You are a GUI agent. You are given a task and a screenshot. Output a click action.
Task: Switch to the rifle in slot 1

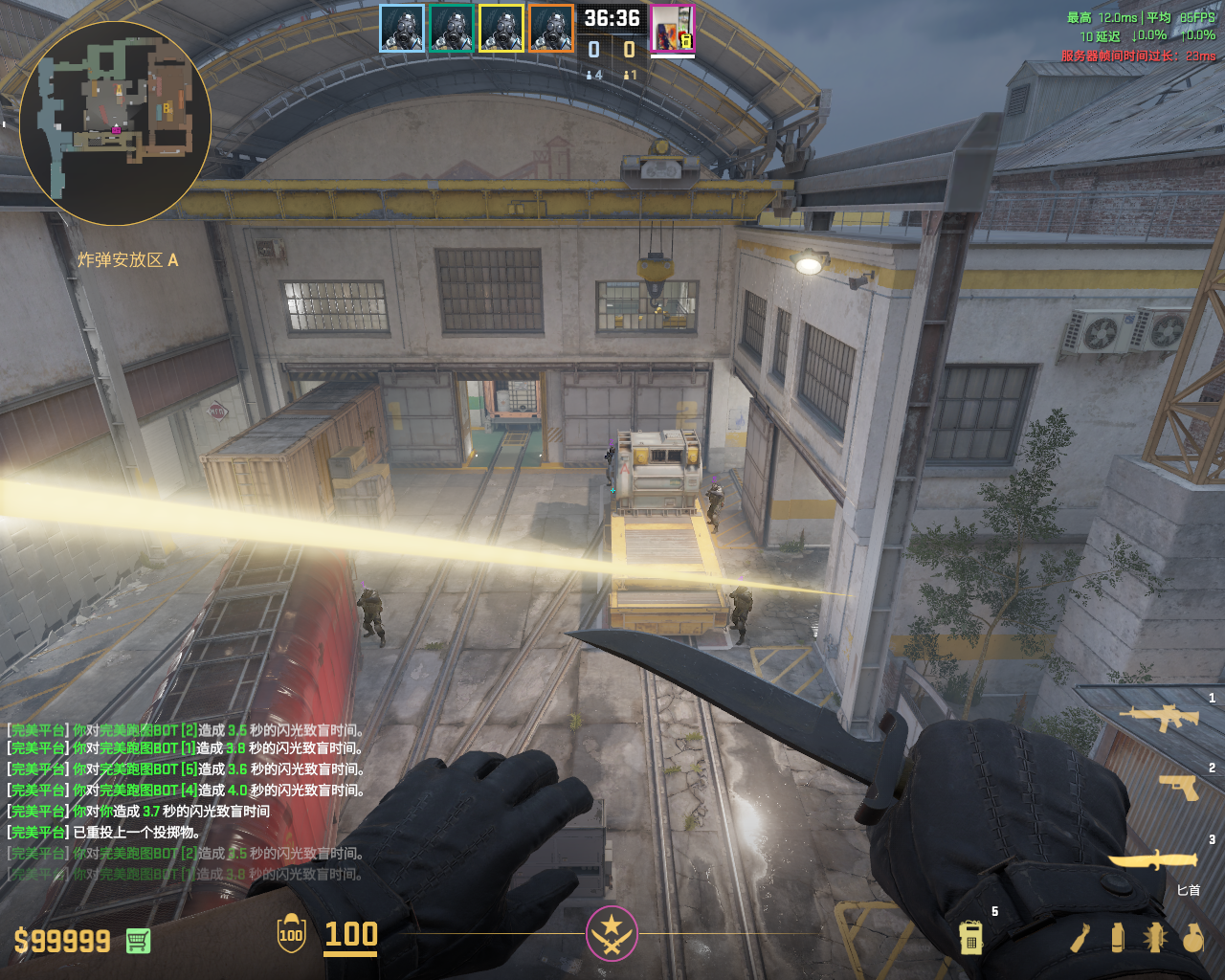click(1159, 717)
